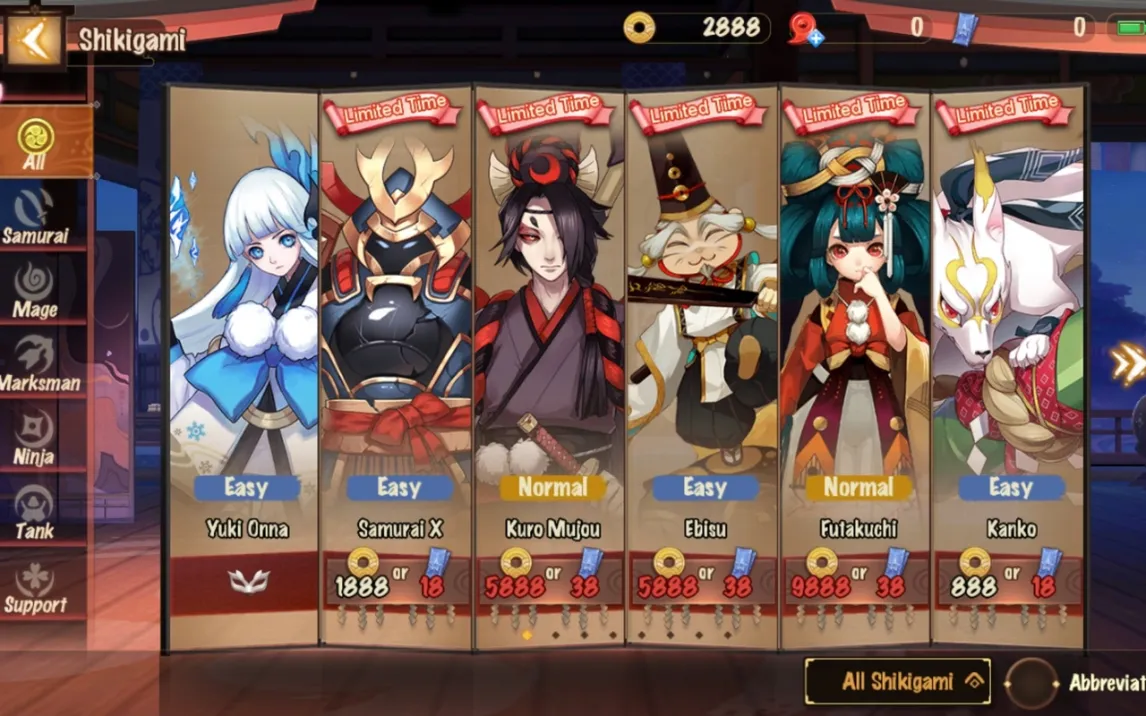Choose the Tank category
The image size is (1146, 716).
tap(35, 512)
